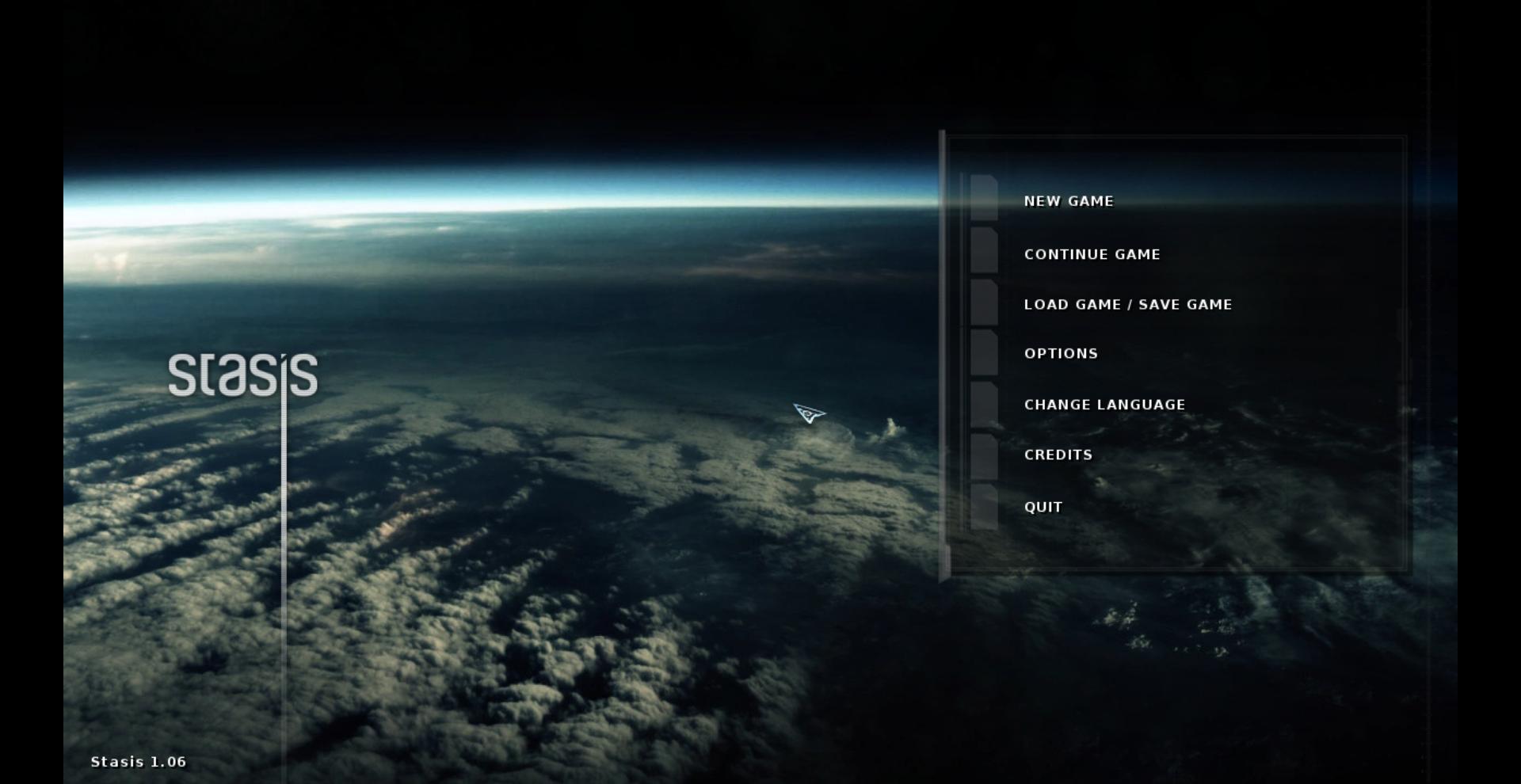Start a New Game

pos(1068,201)
